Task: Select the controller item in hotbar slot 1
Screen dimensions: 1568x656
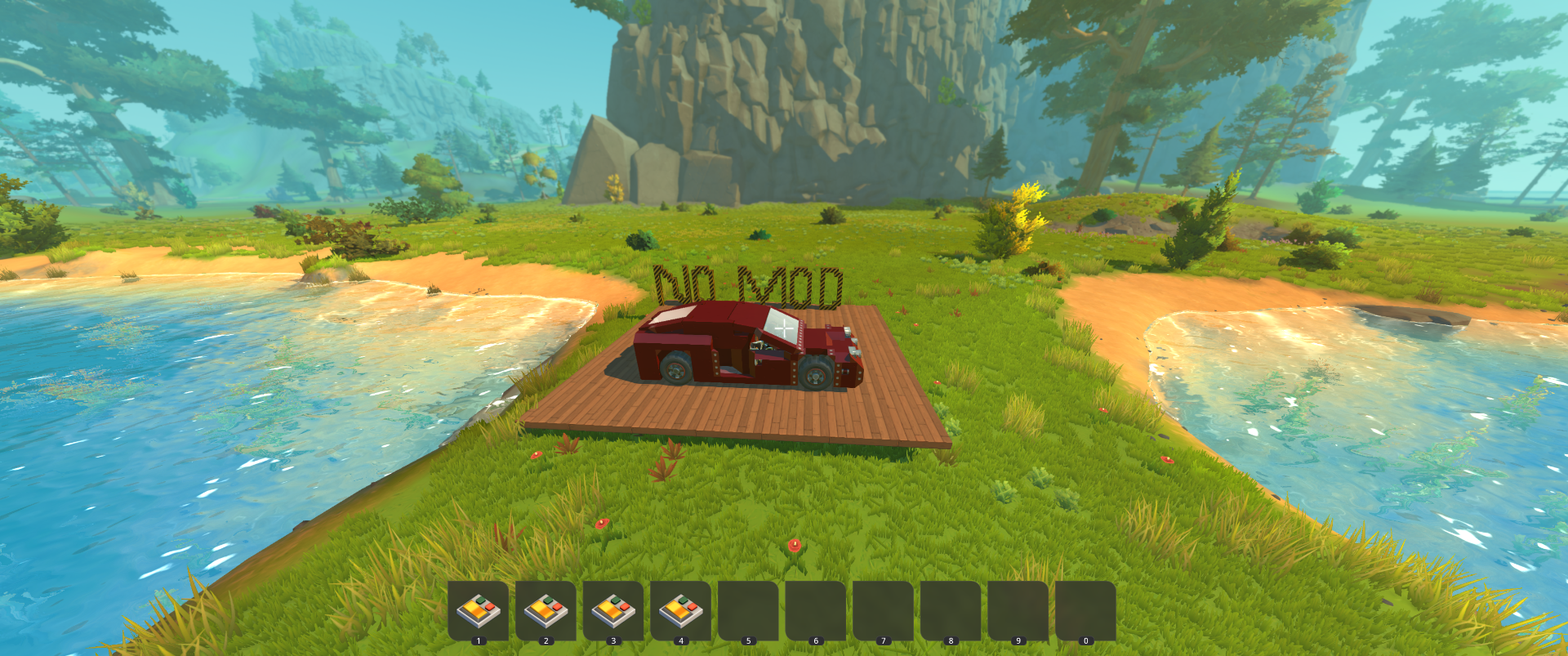Action: [478, 610]
